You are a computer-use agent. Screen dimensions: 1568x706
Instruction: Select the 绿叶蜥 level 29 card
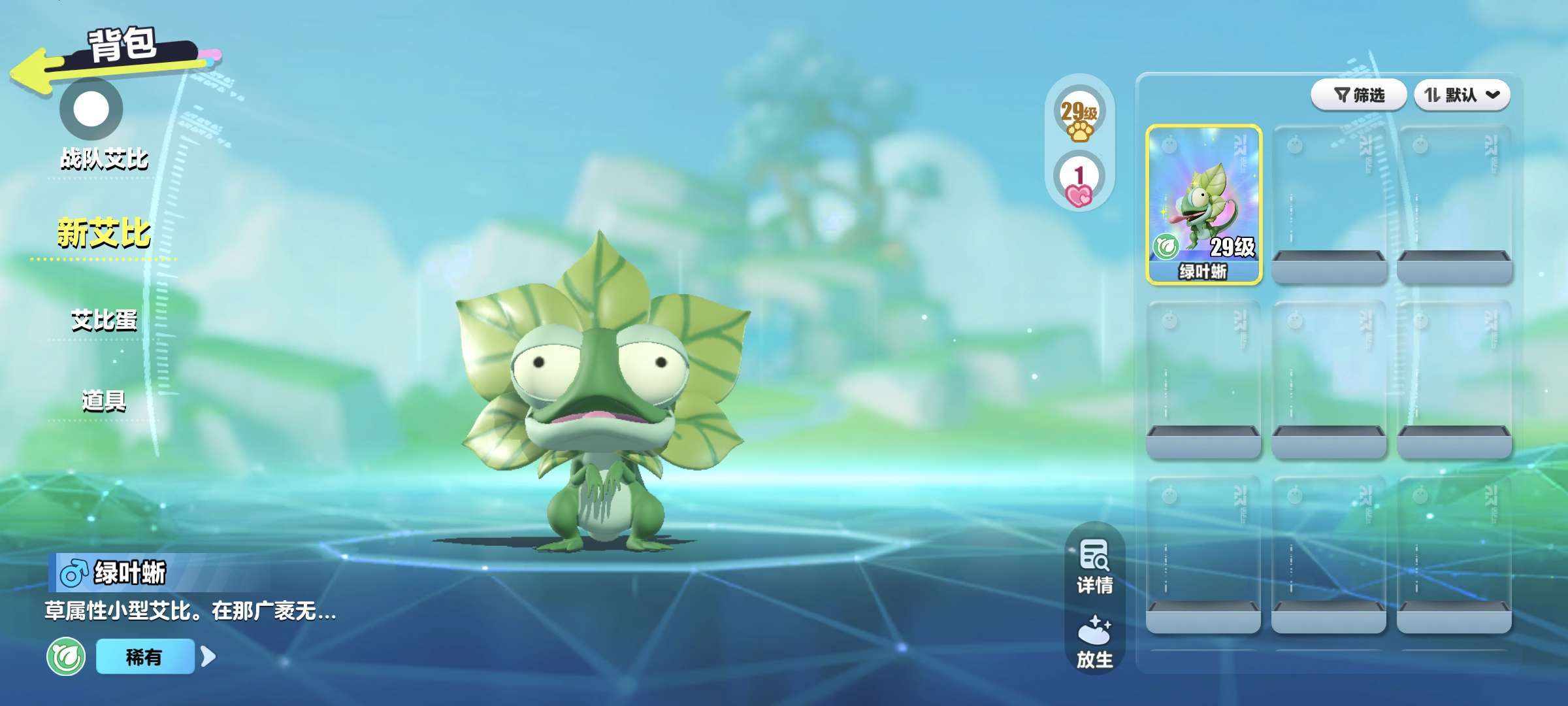point(1203,204)
